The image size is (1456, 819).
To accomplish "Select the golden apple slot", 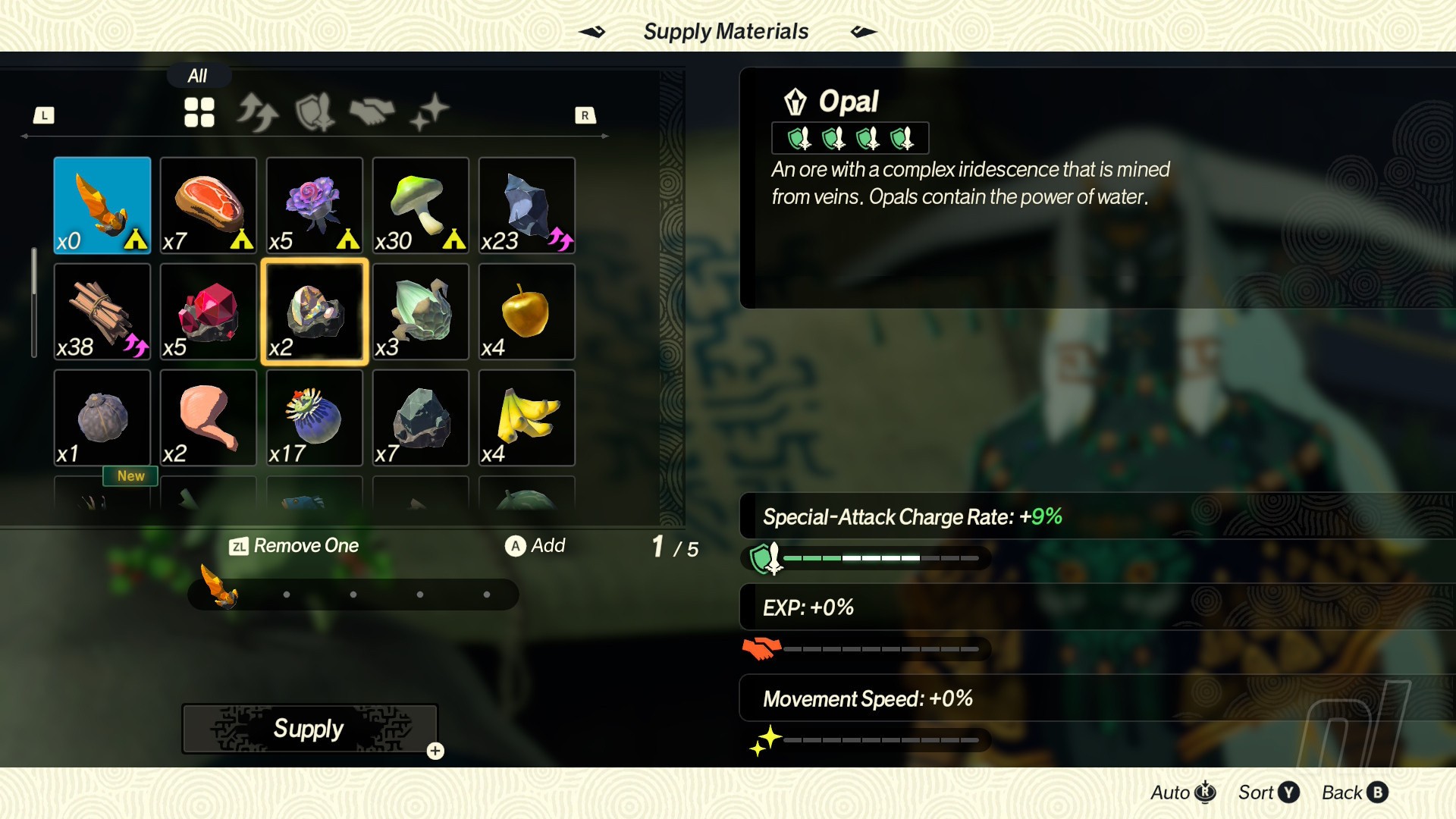I will [x=527, y=311].
